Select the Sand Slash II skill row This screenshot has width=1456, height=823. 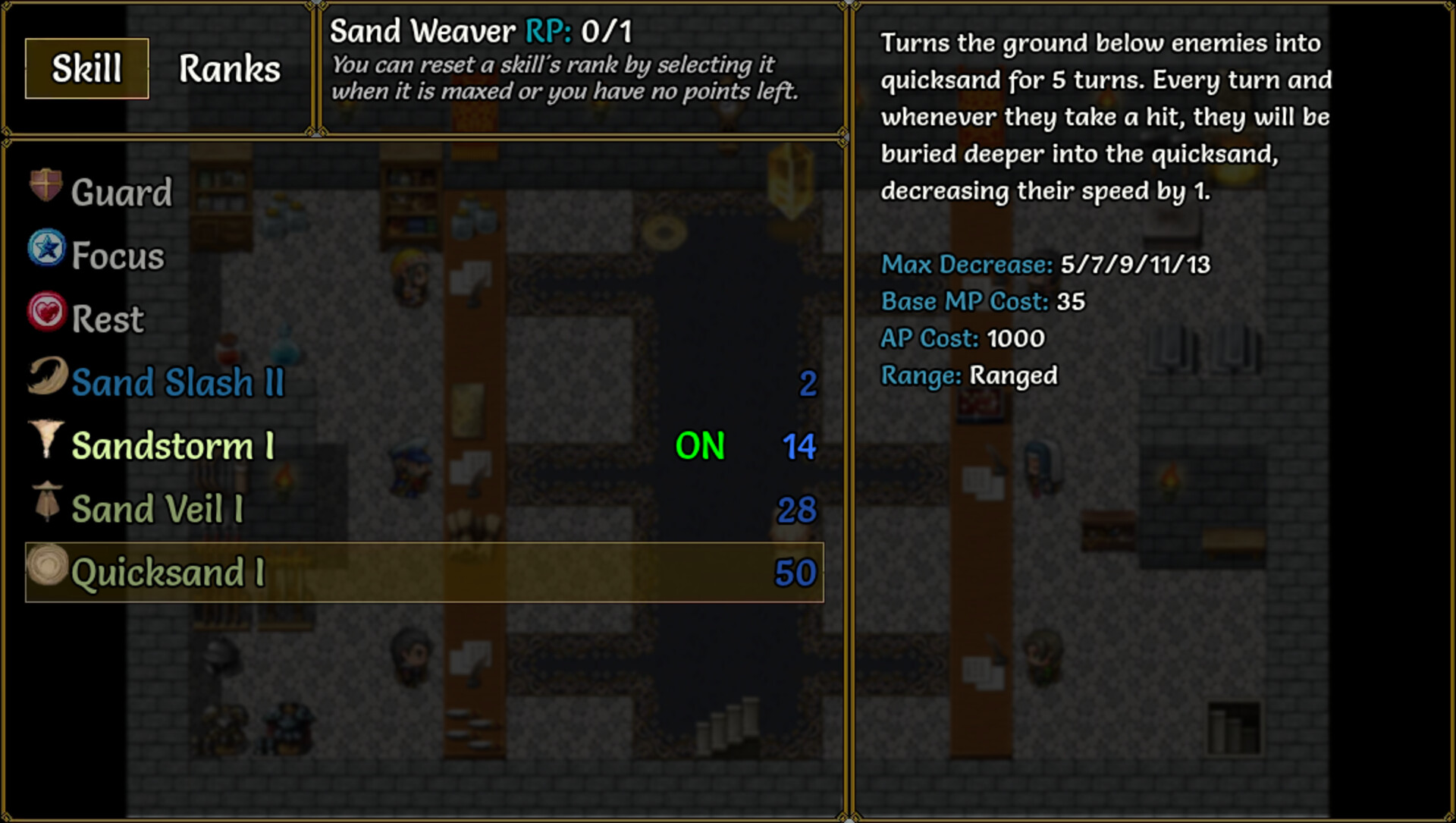[x=178, y=382]
